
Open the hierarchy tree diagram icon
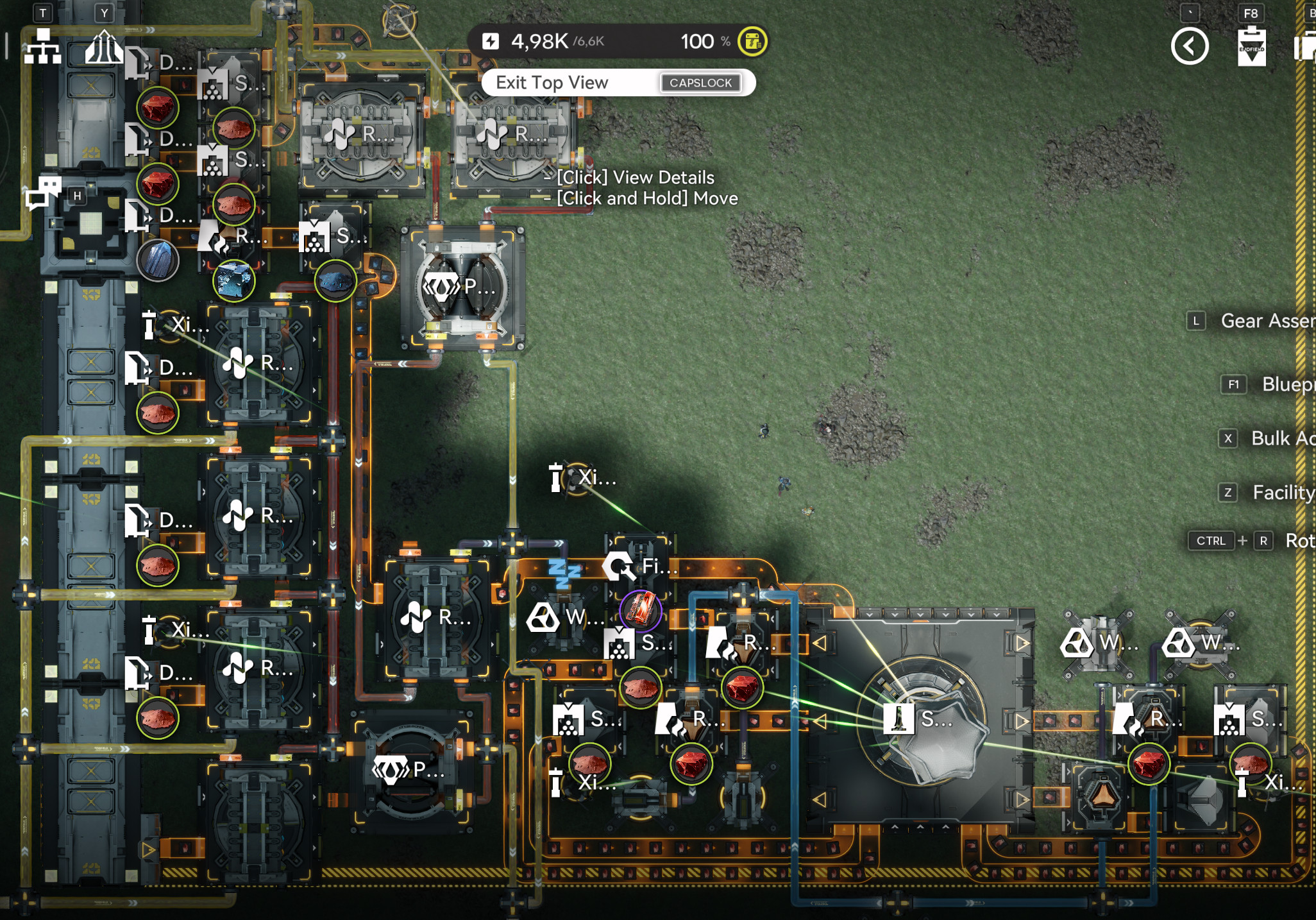(42, 47)
